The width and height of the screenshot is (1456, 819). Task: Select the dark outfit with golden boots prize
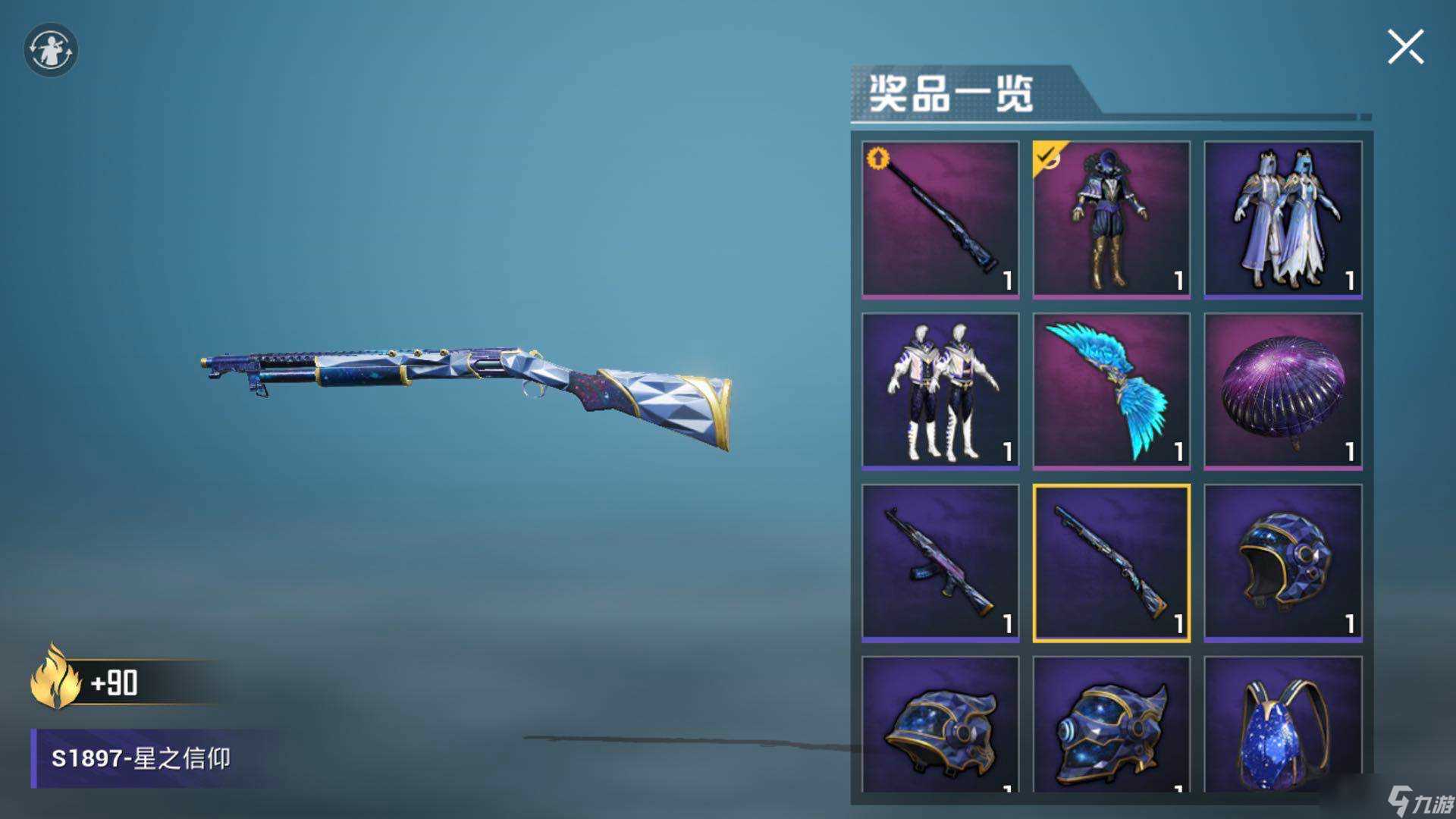pyautogui.click(x=1112, y=218)
